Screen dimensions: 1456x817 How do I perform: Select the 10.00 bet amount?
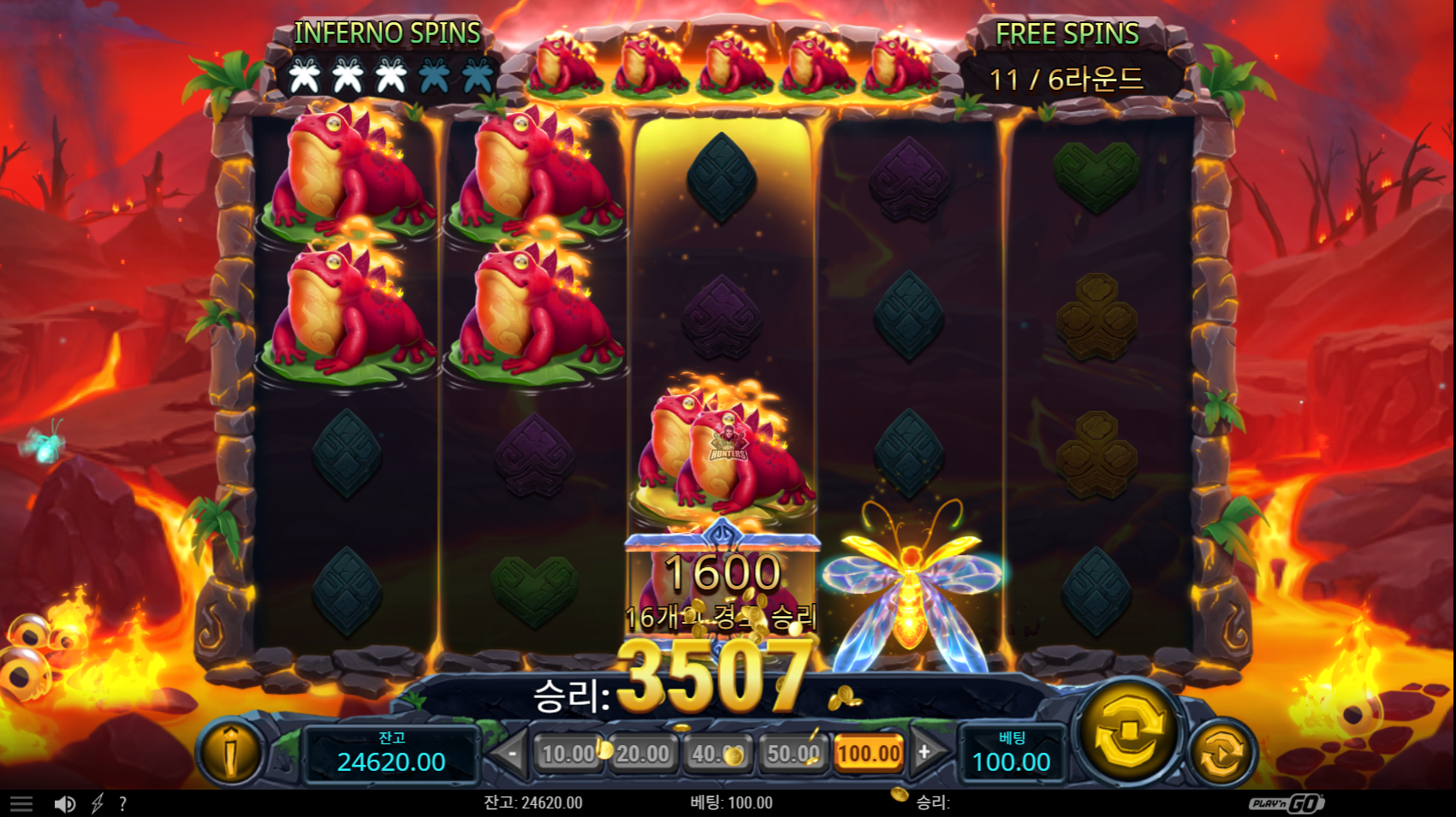pyautogui.click(x=568, y=754)
